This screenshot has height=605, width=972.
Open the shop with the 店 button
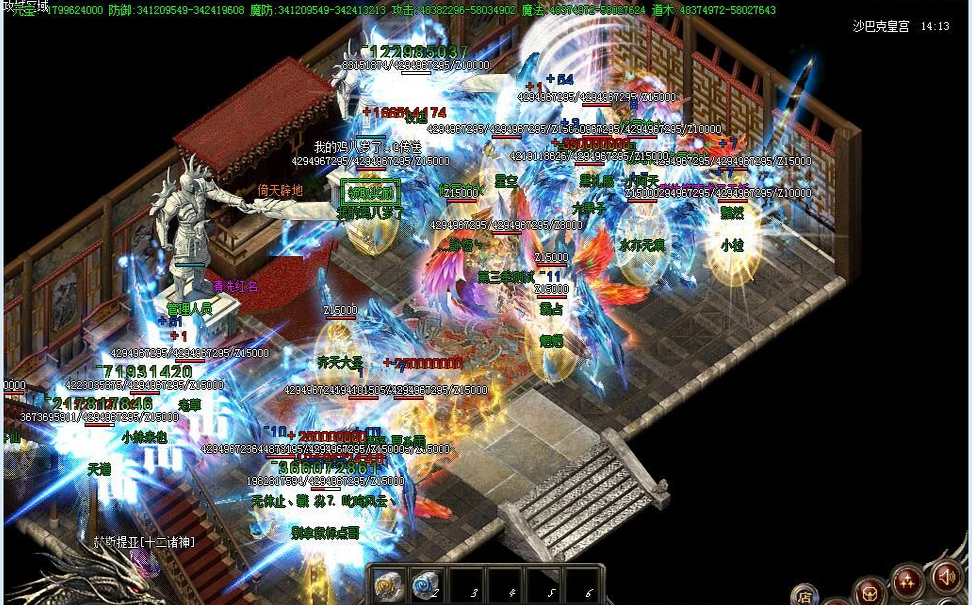806,595
